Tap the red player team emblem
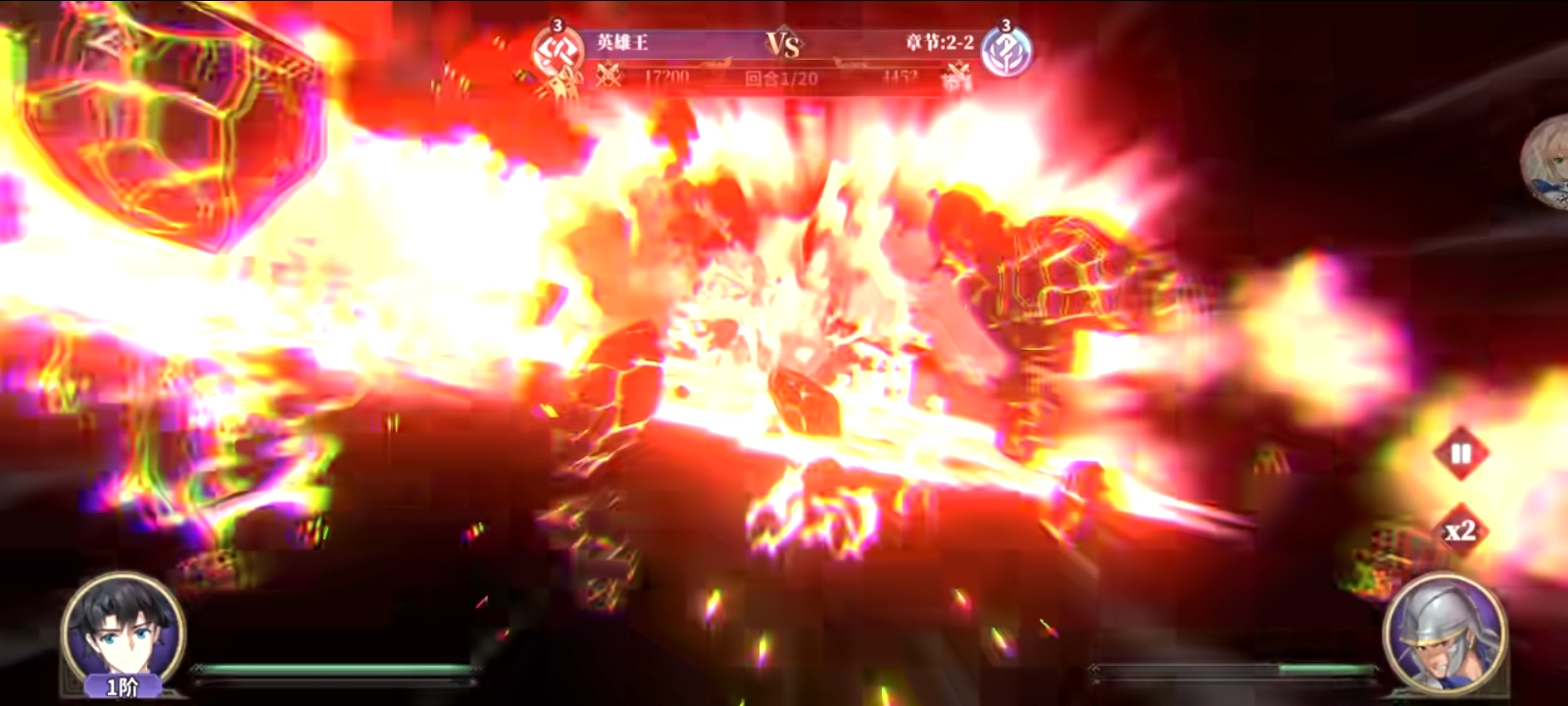Screen dimensions: 1568x706 pyautogui.click(x=558, y=51)
